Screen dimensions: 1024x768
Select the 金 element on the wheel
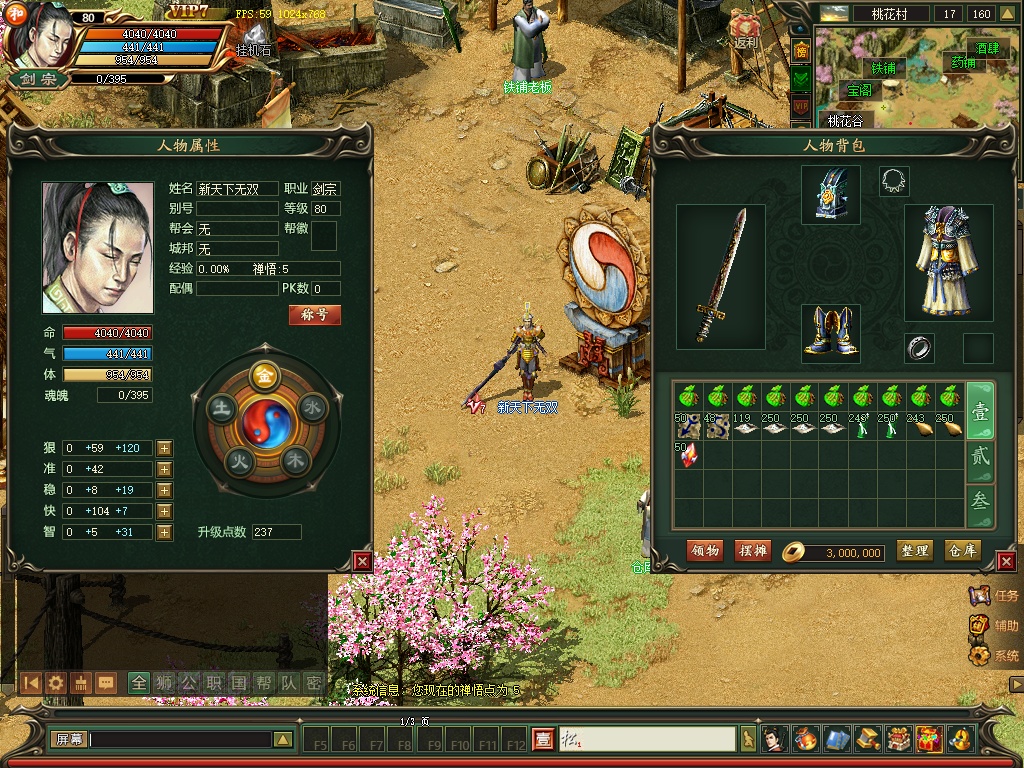point(265,375)
